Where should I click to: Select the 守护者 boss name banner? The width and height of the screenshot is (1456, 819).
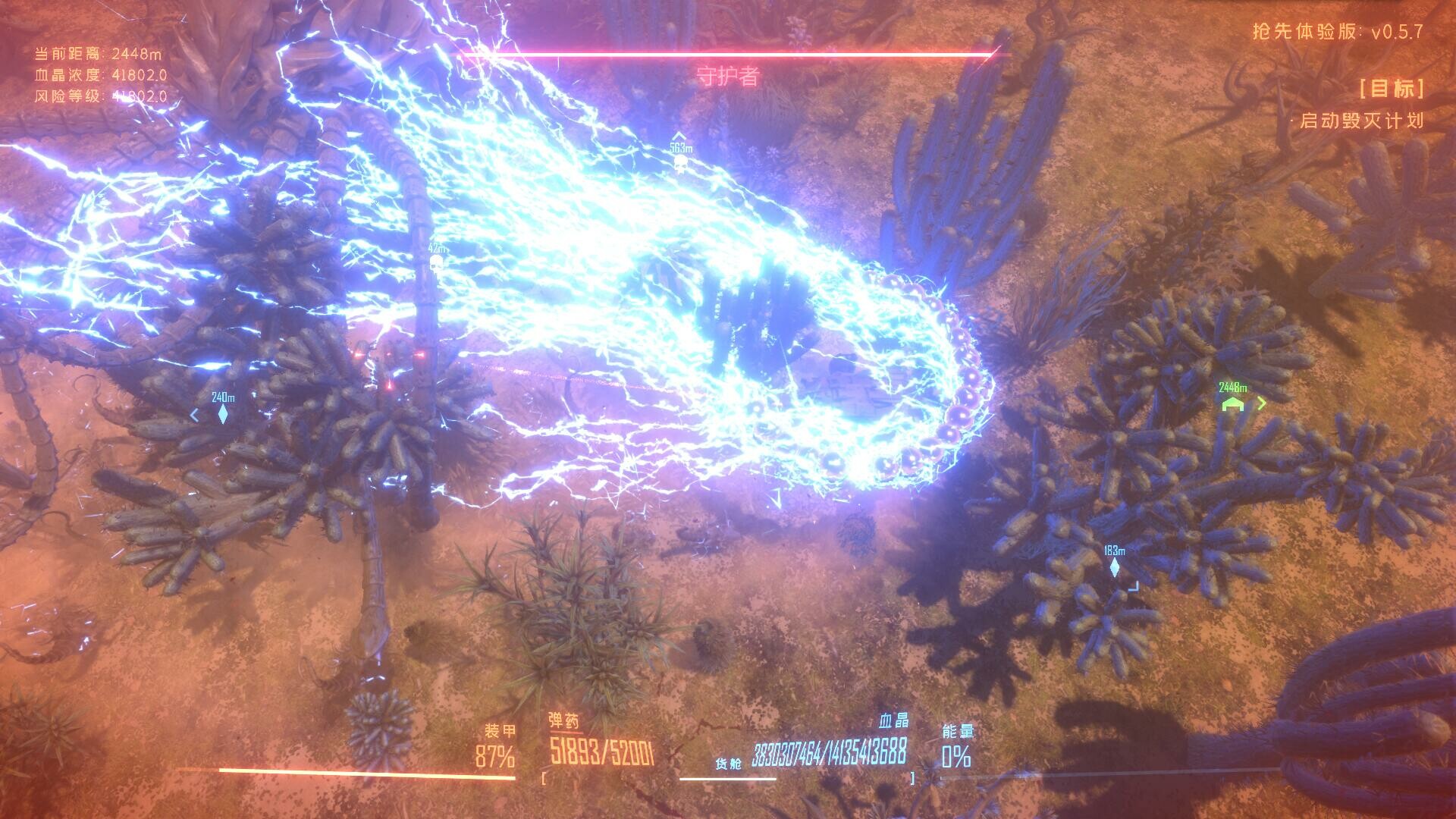point(726,76)
